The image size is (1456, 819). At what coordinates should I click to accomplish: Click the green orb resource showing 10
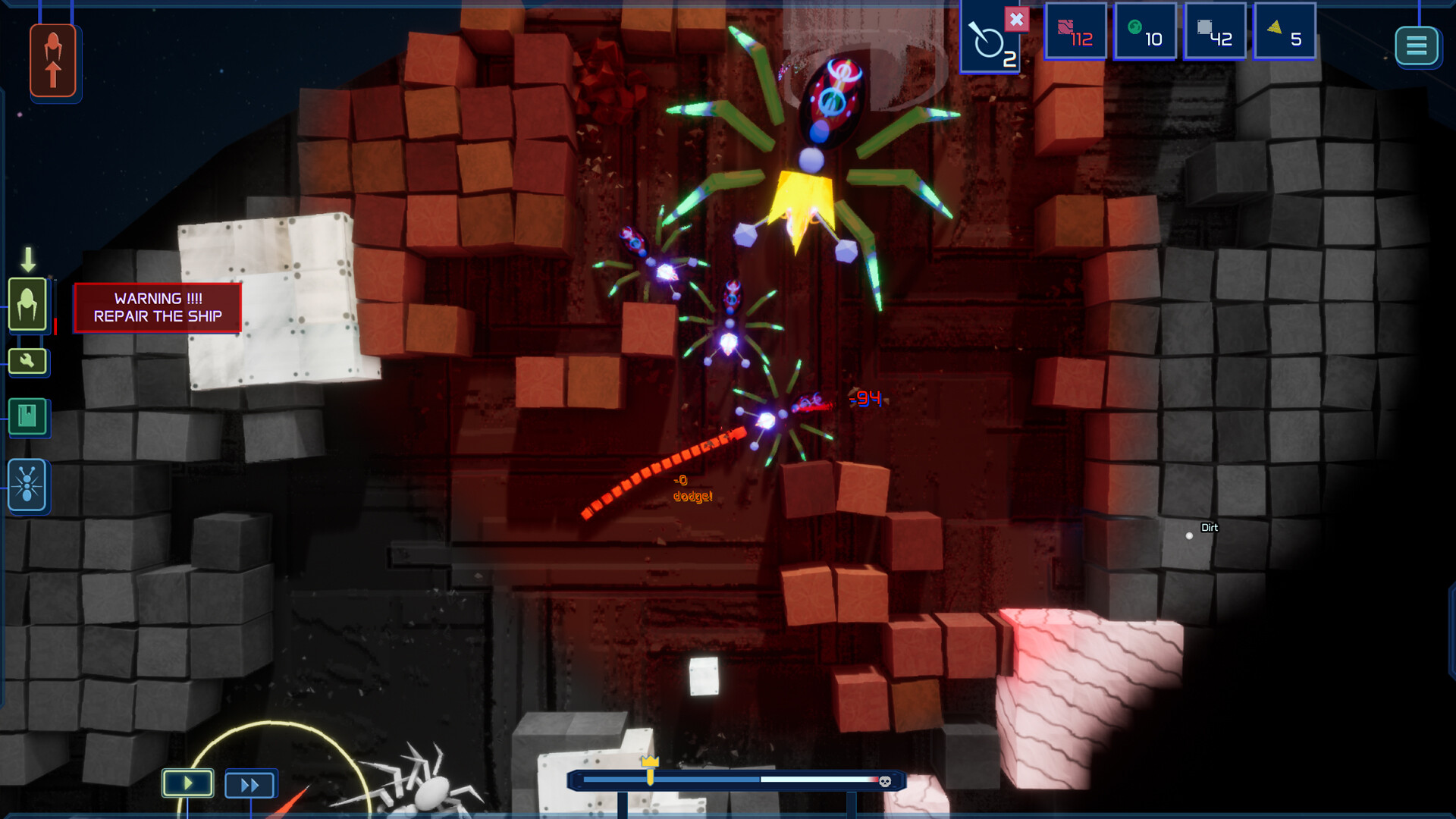(x=1144, y=31)
